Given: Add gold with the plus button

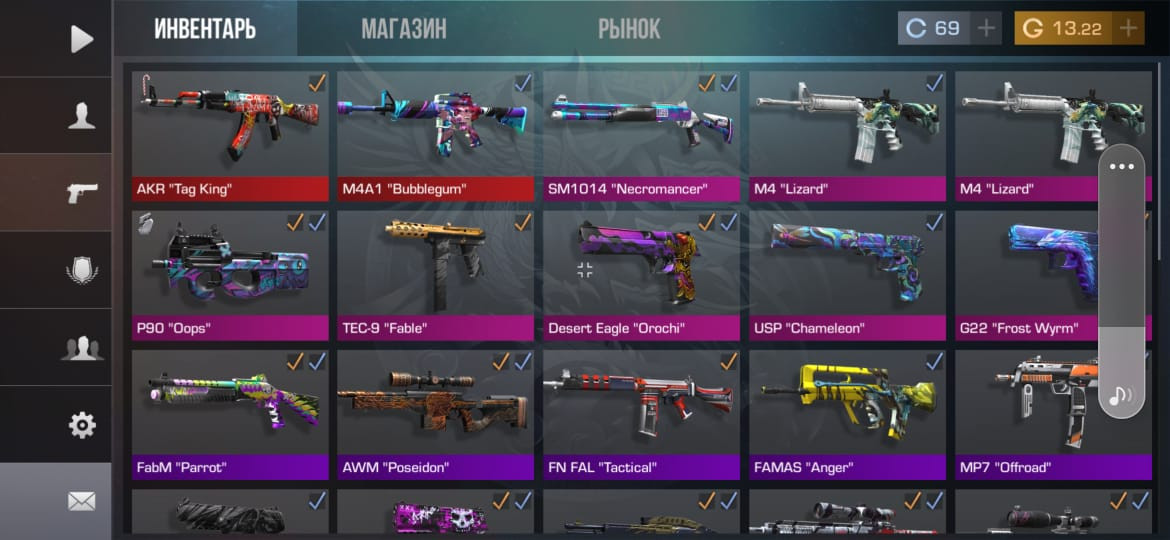Looking at the screenshot, I should pos(1129,29).
